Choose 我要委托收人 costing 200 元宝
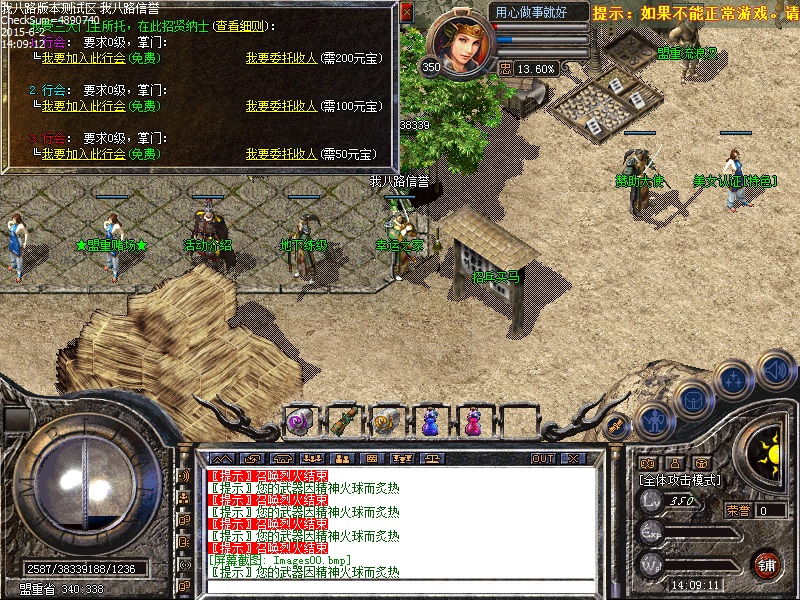This screenshot has width=800, height=600. 281,59
